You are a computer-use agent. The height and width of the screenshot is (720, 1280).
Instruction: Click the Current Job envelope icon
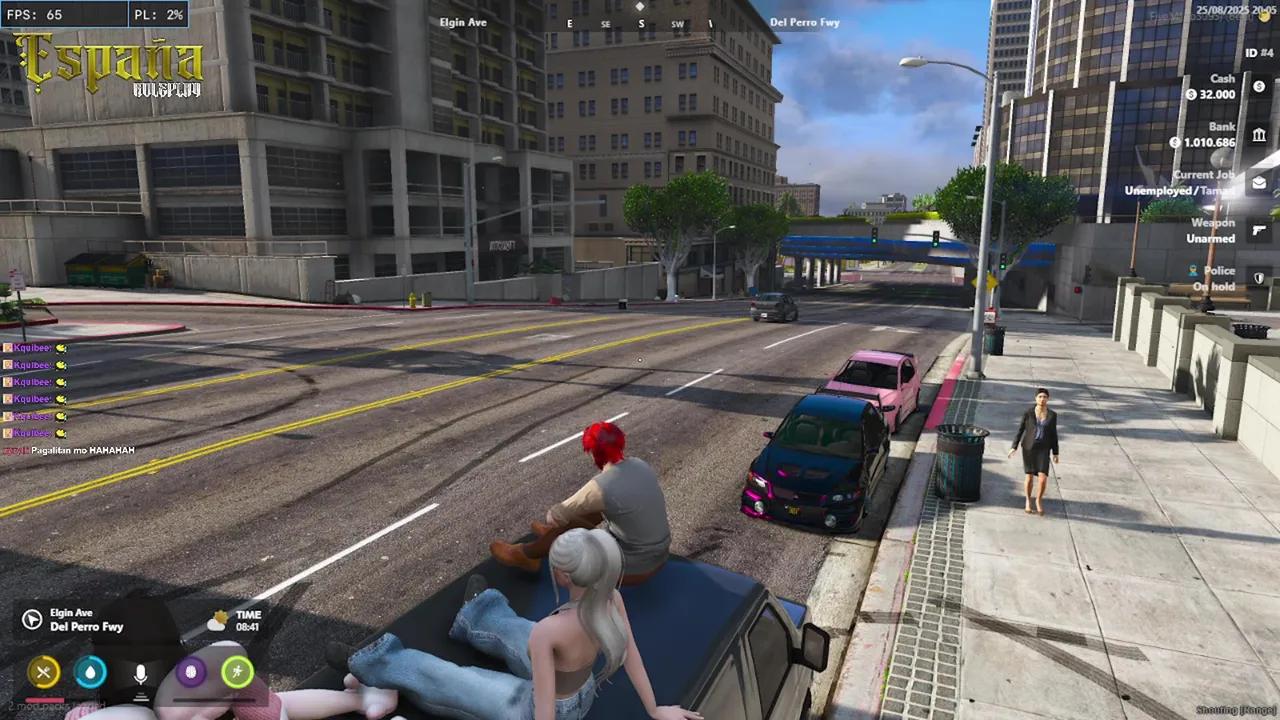(x=1258, y=182)
